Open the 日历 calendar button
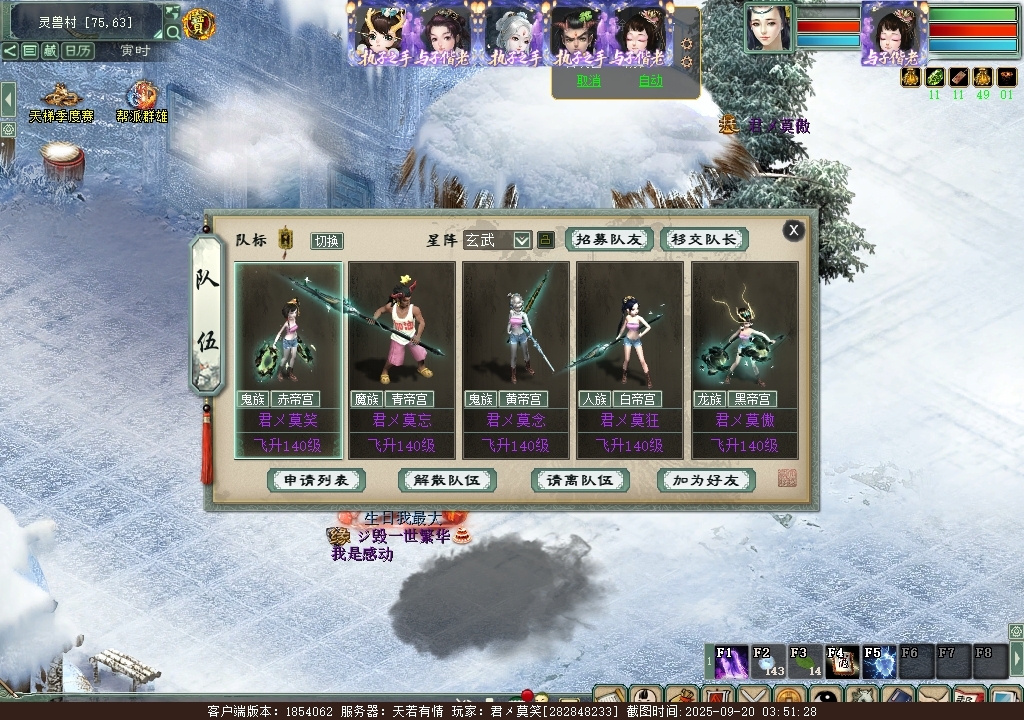1024x720 pixels. [78, 50]
